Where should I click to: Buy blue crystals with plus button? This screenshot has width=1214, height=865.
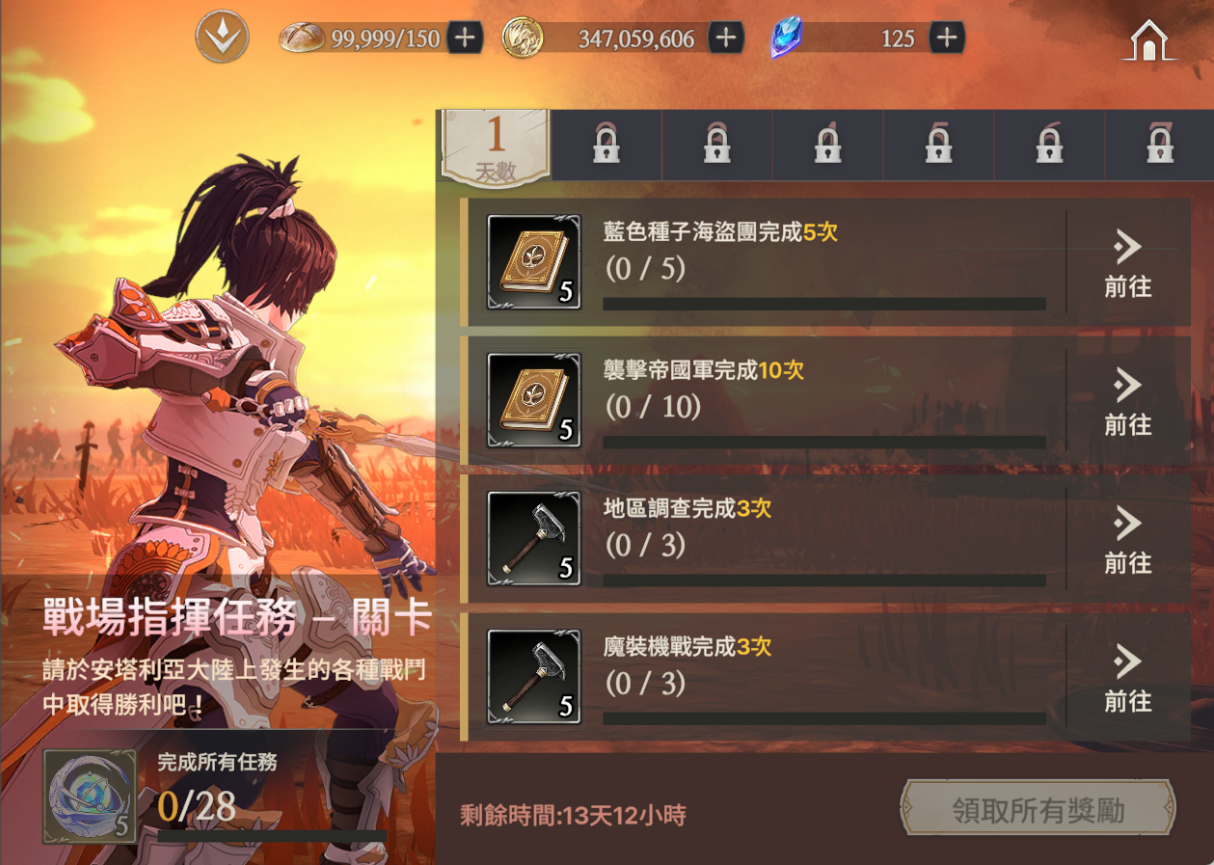(946, 38)
